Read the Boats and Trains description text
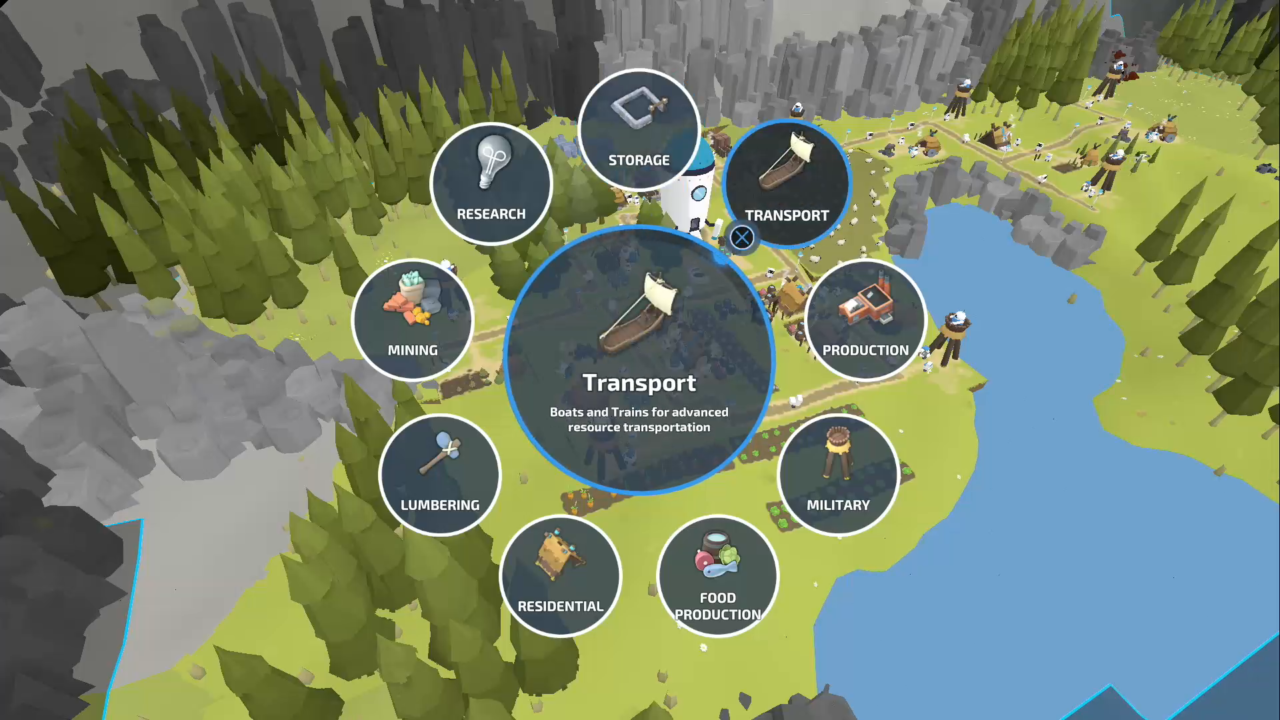The height and width of the screenshot is (720, 1280). pyautogui.click(x=638, y=419)
